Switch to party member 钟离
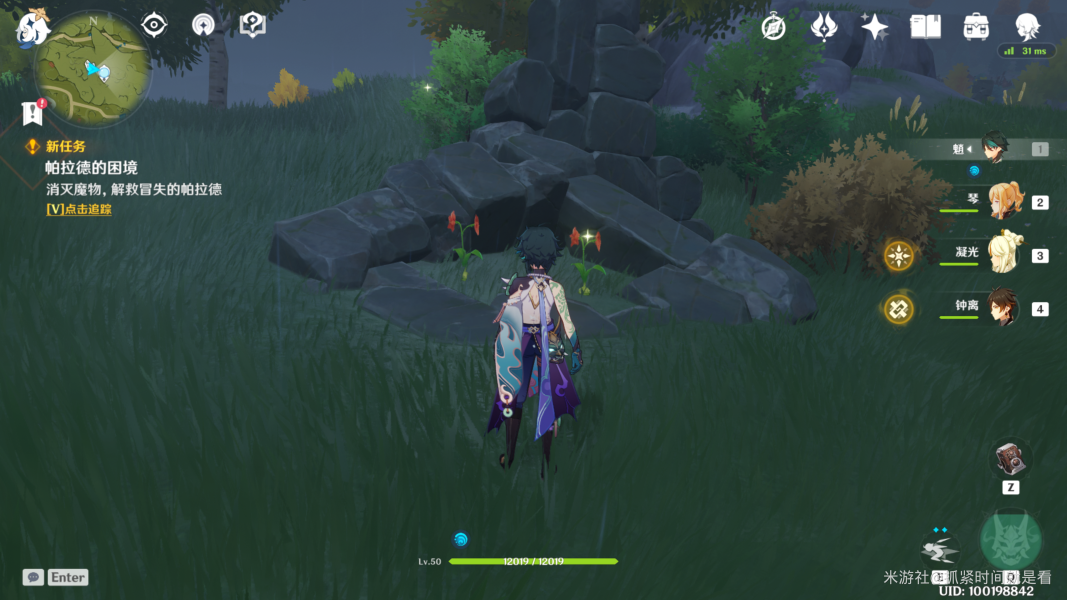The image size is (1067, 600). tap(1003, 308)
